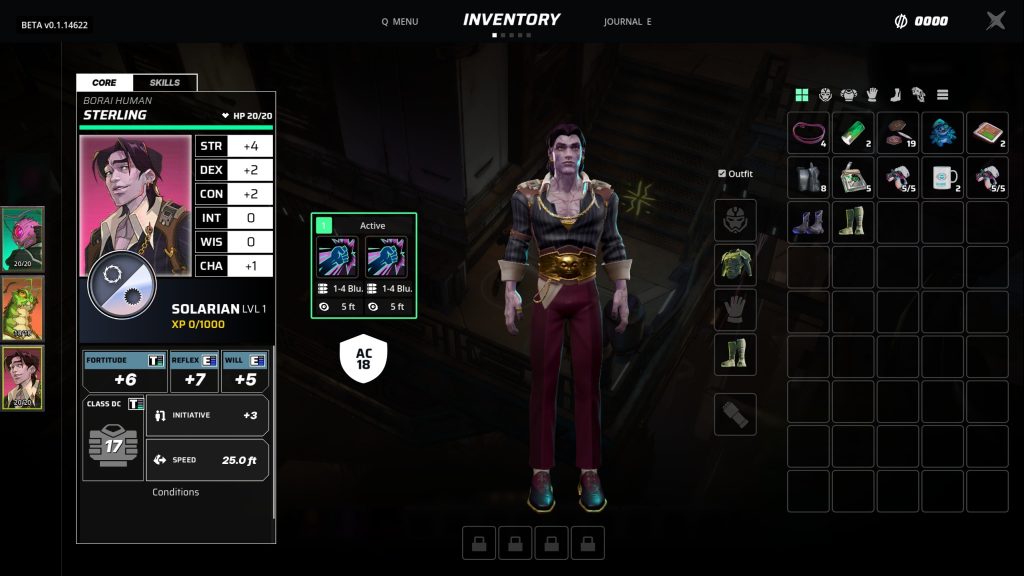Screen dimensions: 1024x576
Task: Filter inventory by the boot icon
Action: [x=896, y=95]
